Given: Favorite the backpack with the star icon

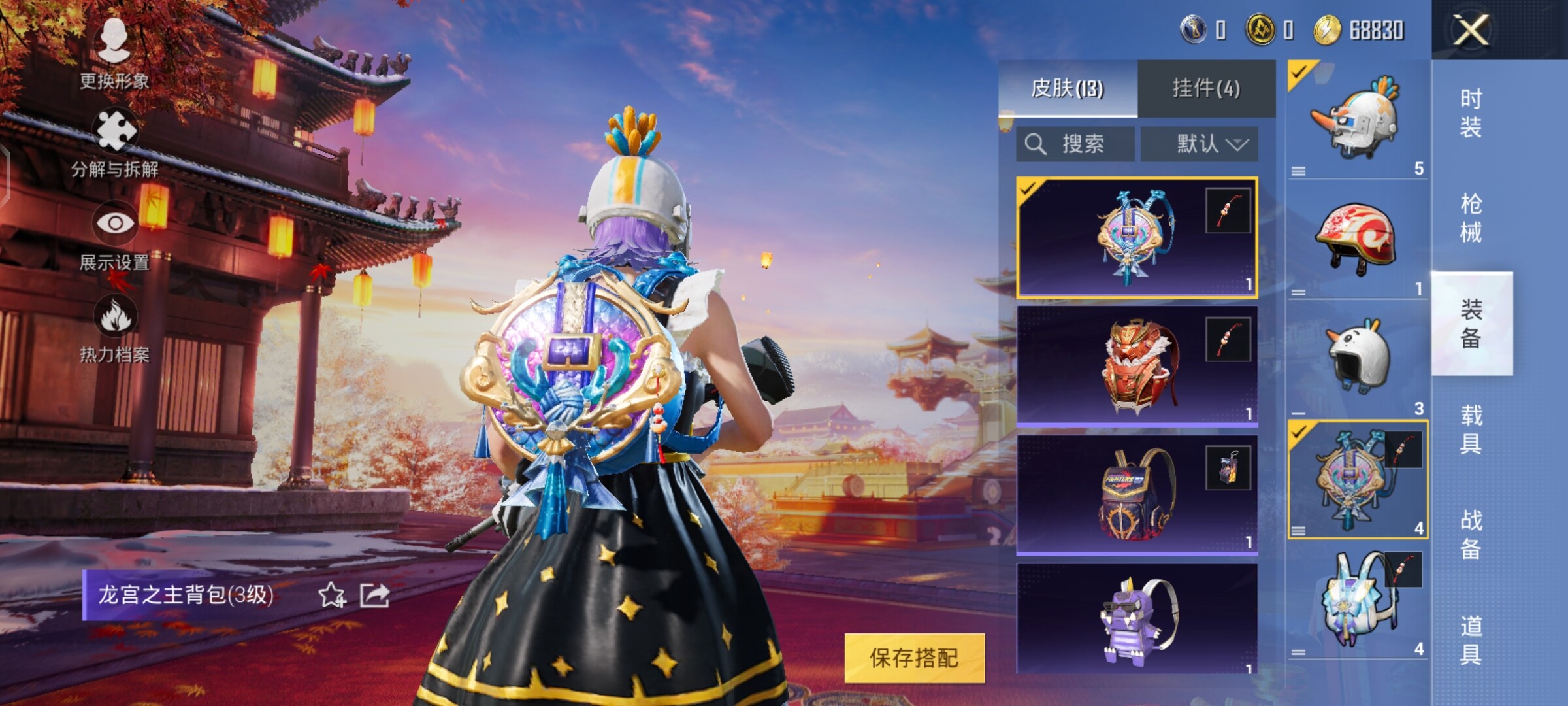Looking at the screenshot, I should click(331, 595).
